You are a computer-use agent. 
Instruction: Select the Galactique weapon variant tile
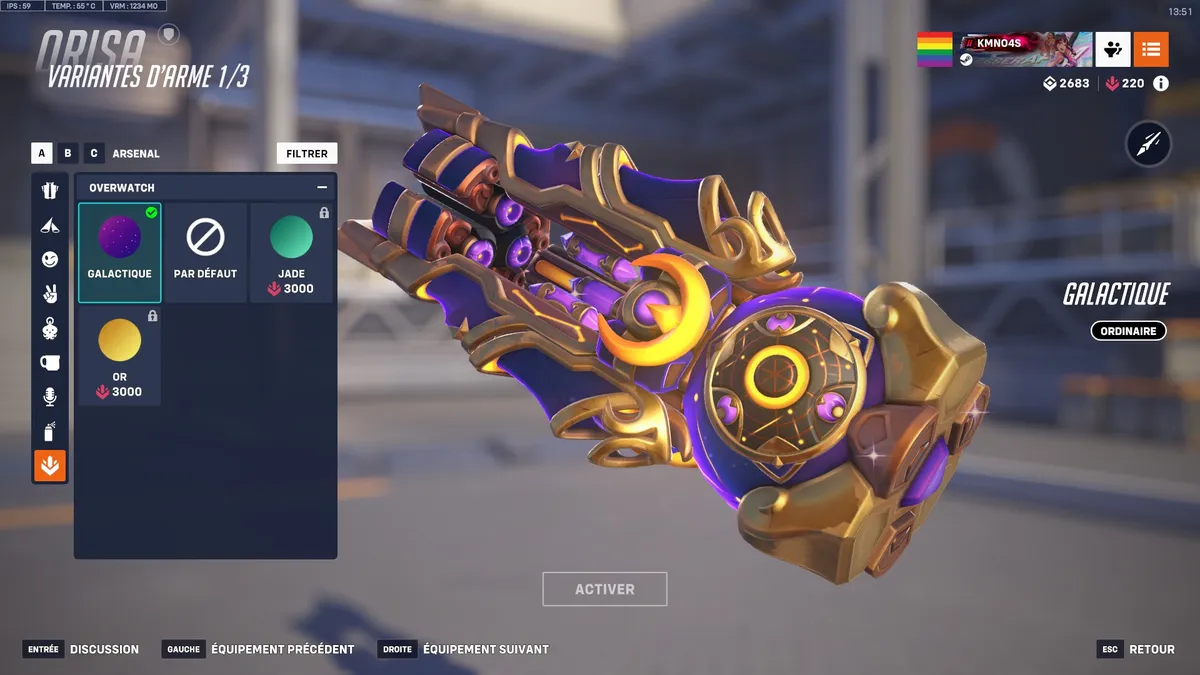click(120, 252)
